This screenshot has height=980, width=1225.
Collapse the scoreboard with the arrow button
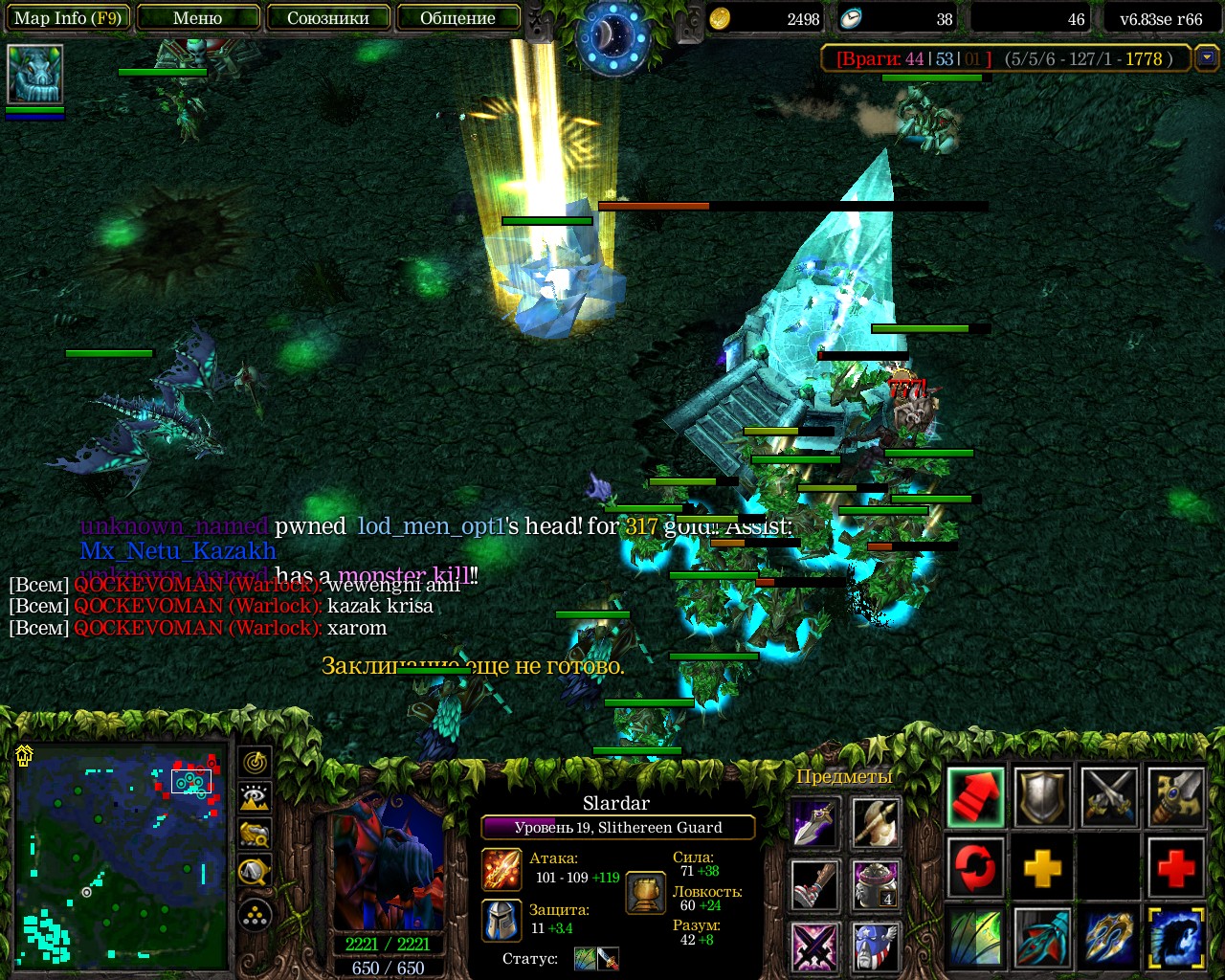click(1207, 58)
